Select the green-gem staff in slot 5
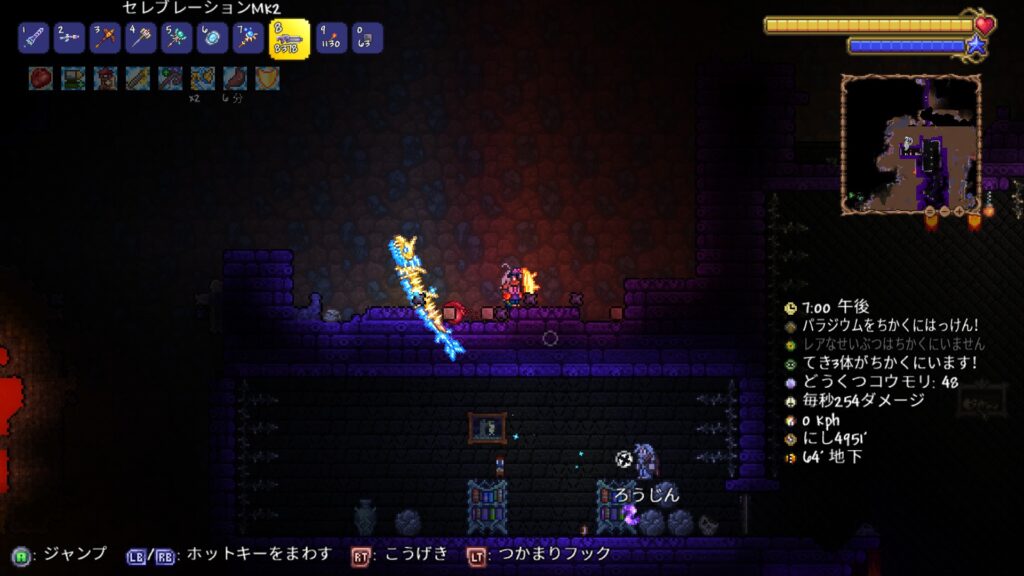Screen dimensions: 1024x576 [177, 38]
